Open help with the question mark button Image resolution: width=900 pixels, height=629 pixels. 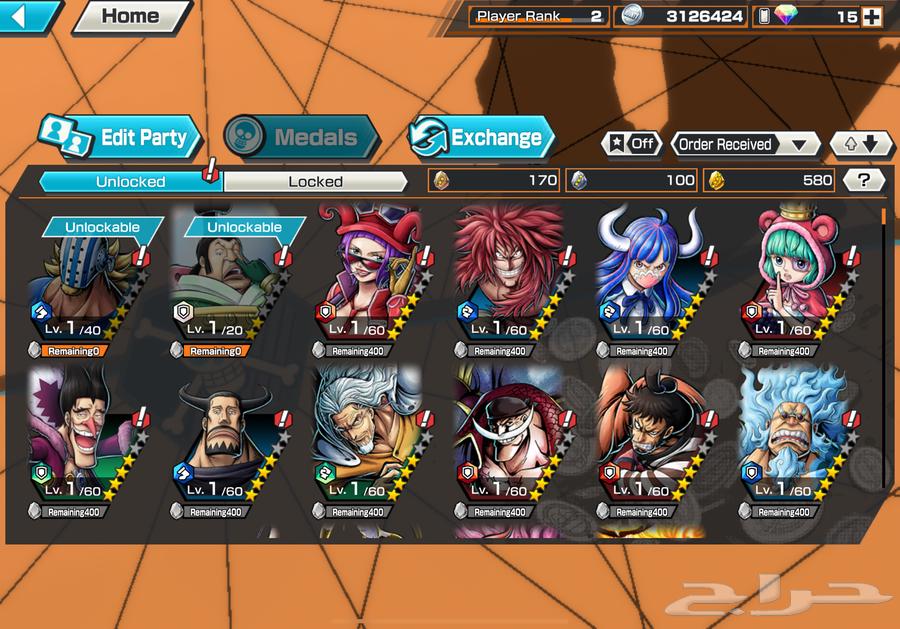coord(864,180)
